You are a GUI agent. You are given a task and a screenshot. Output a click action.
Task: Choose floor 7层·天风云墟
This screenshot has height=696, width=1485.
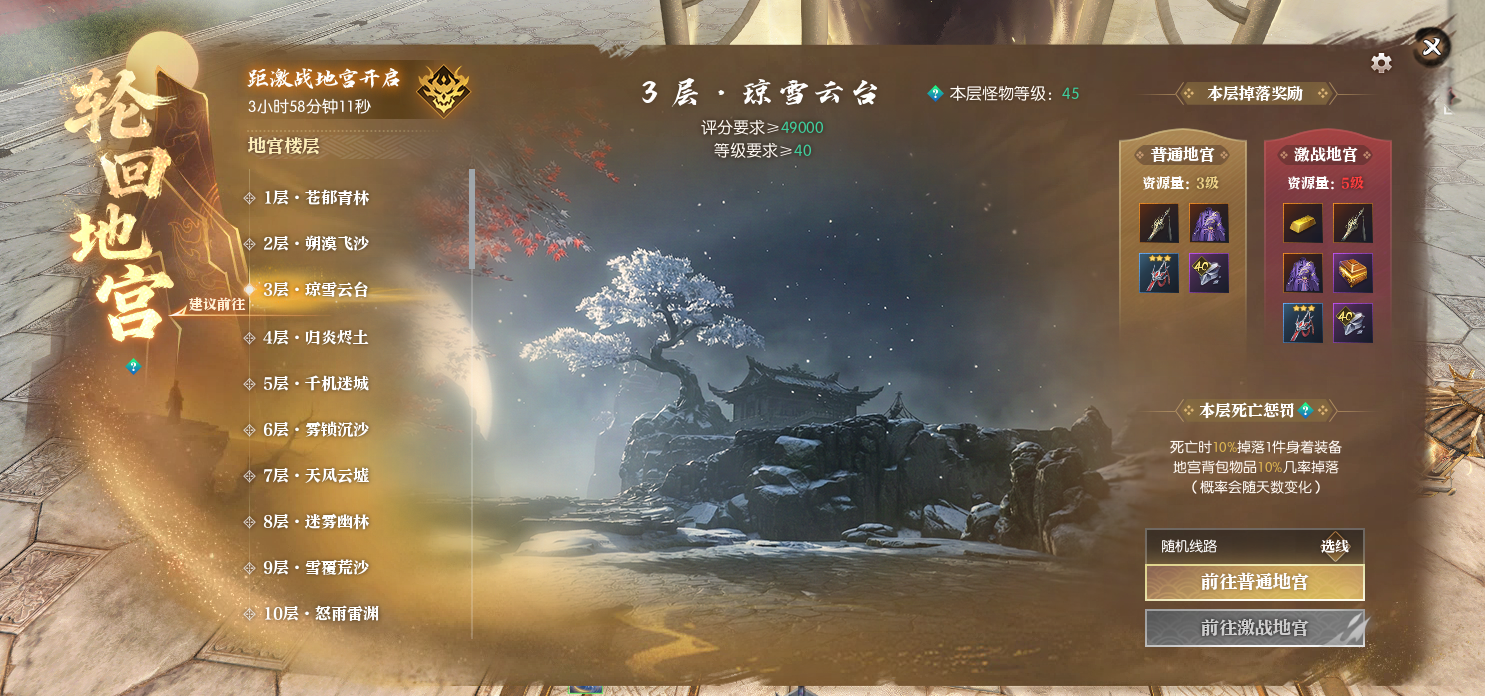tap(316, 476)
